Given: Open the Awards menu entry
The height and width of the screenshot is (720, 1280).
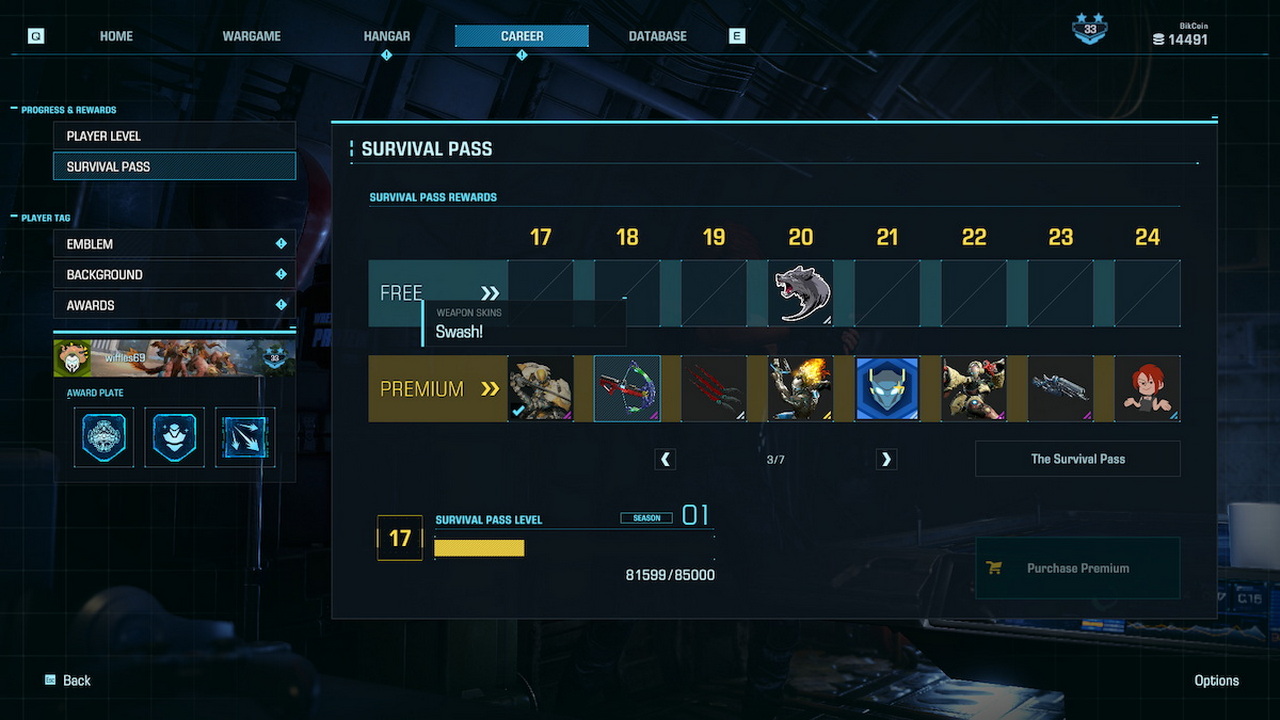Looking at the screenshot, I should pyautogui.click(x=174, y=305).
